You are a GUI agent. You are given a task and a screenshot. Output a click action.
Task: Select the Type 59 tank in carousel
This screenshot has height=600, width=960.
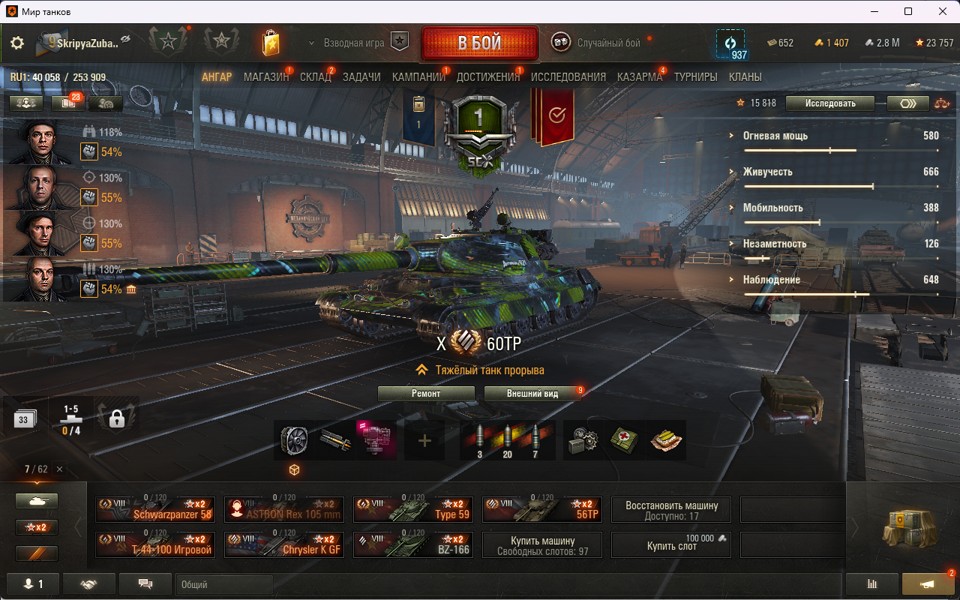point(414,509)
